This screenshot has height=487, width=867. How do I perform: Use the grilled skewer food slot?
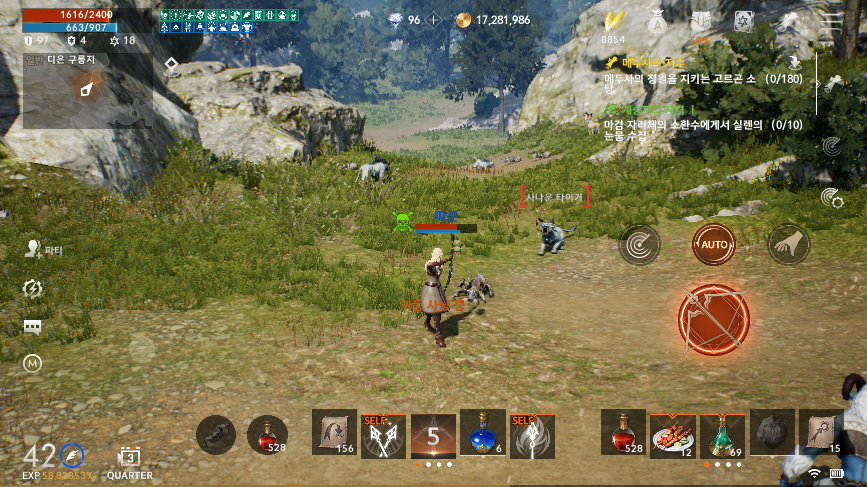[673, 433]
